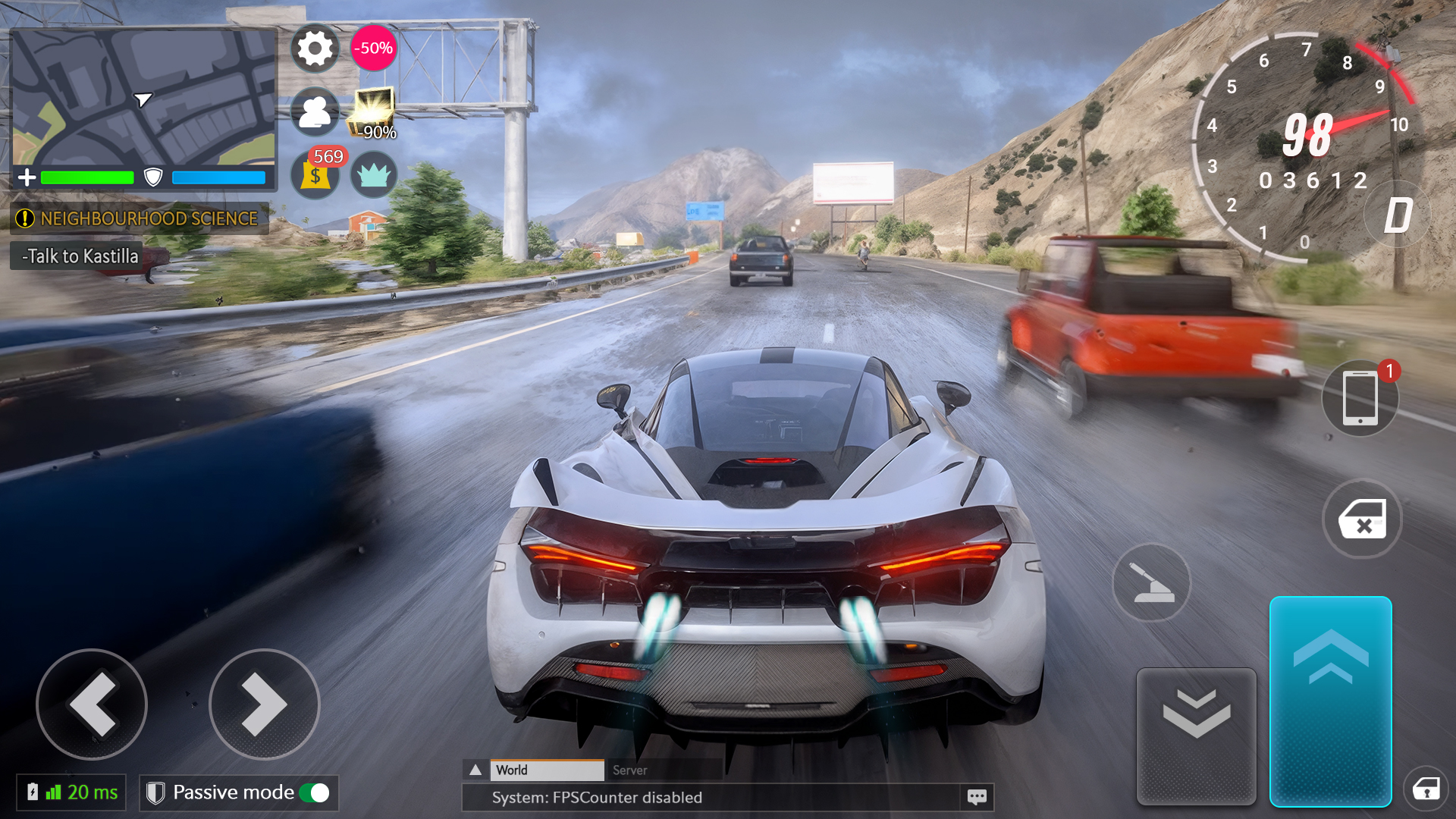Switch to the World chat tab

(547, 770)
